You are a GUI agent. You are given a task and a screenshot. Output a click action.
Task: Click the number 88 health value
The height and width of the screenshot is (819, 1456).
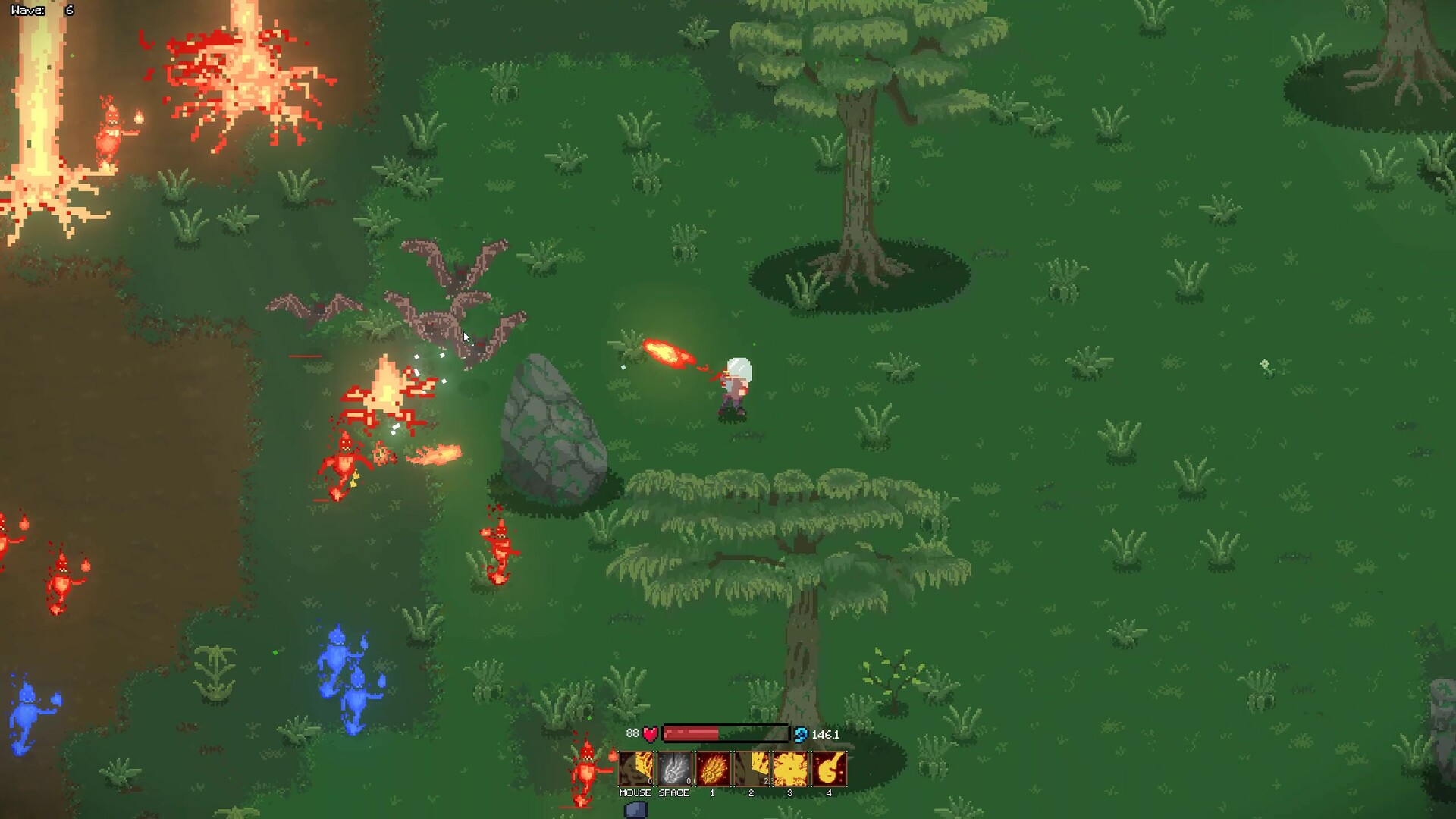pos(633,733)
